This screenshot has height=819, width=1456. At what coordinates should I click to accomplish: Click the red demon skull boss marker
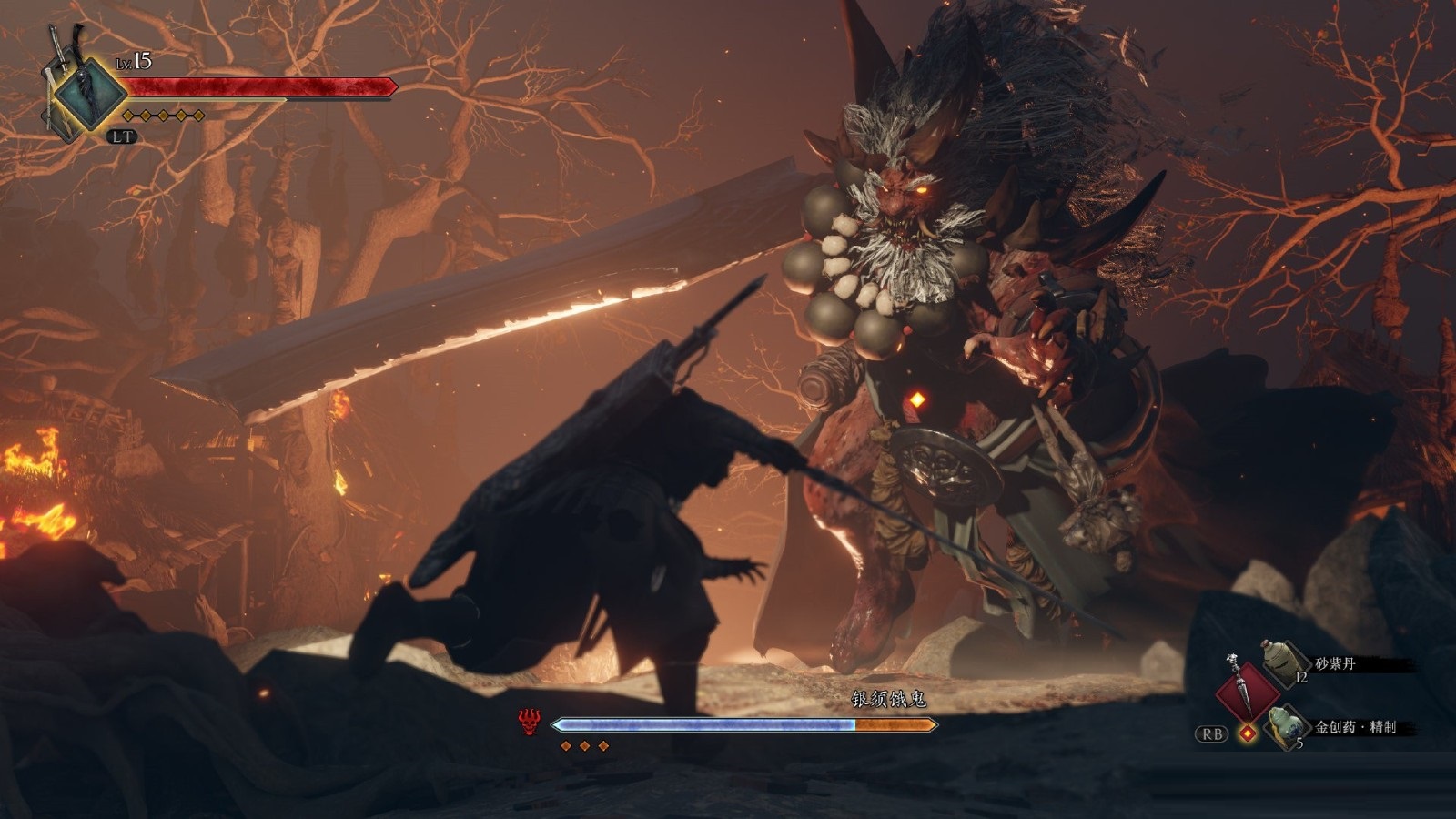coord(530,723)
